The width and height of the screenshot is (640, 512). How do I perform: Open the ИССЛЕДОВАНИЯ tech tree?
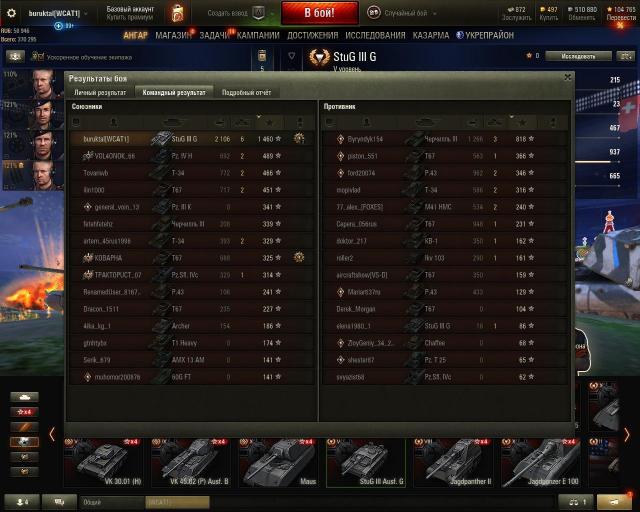tap(375, 35)
